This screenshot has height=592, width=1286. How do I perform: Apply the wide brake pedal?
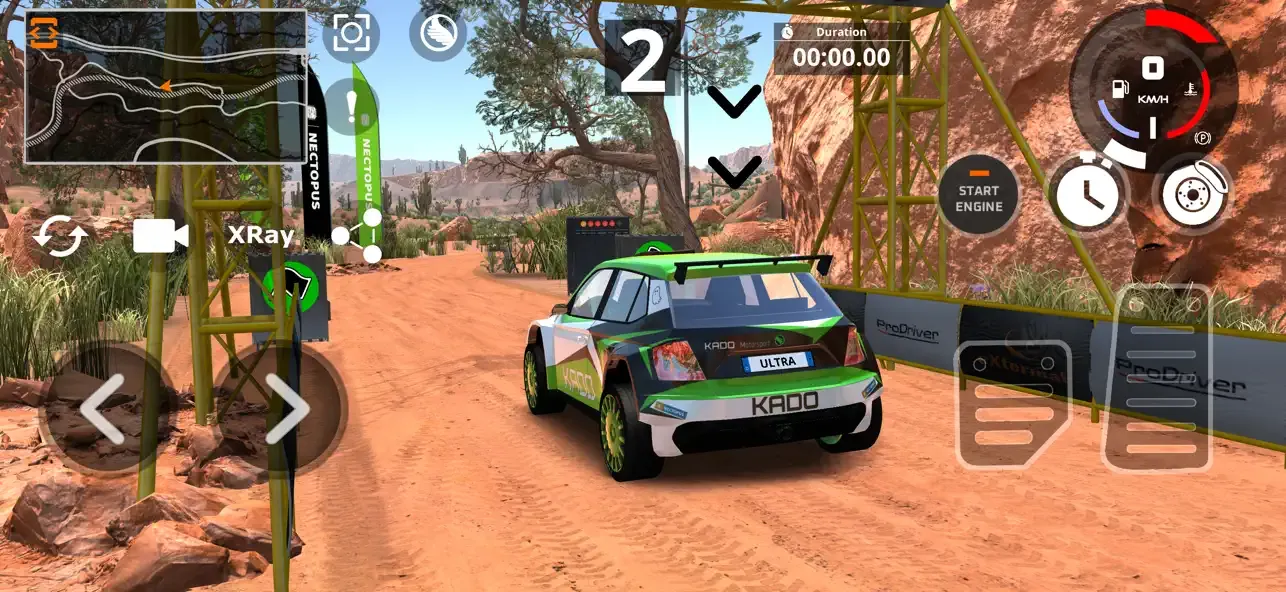click(x=1012, y=404)
